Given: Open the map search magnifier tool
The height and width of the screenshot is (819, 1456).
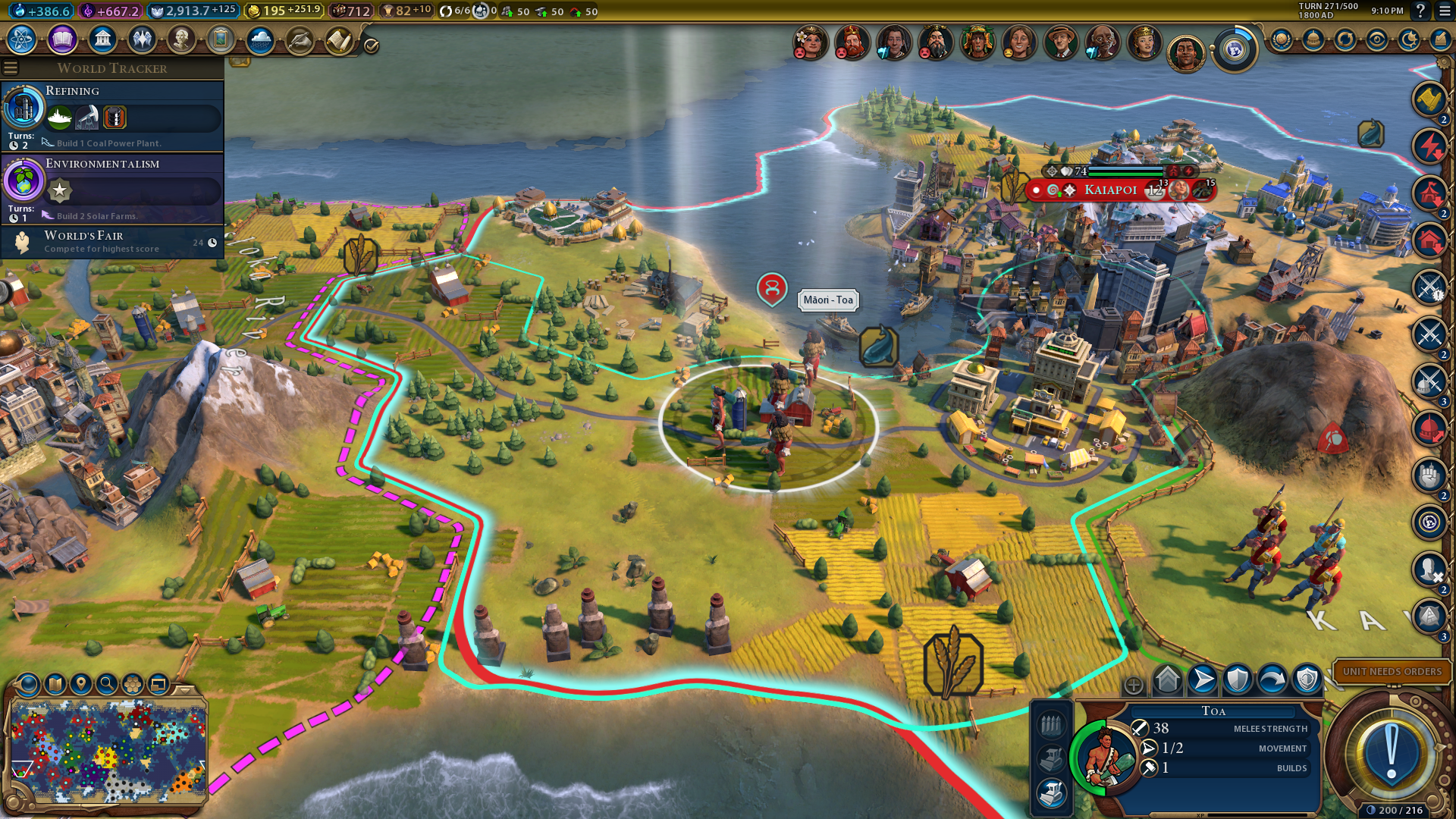Looking at the screenshot, I should (107, 684).
